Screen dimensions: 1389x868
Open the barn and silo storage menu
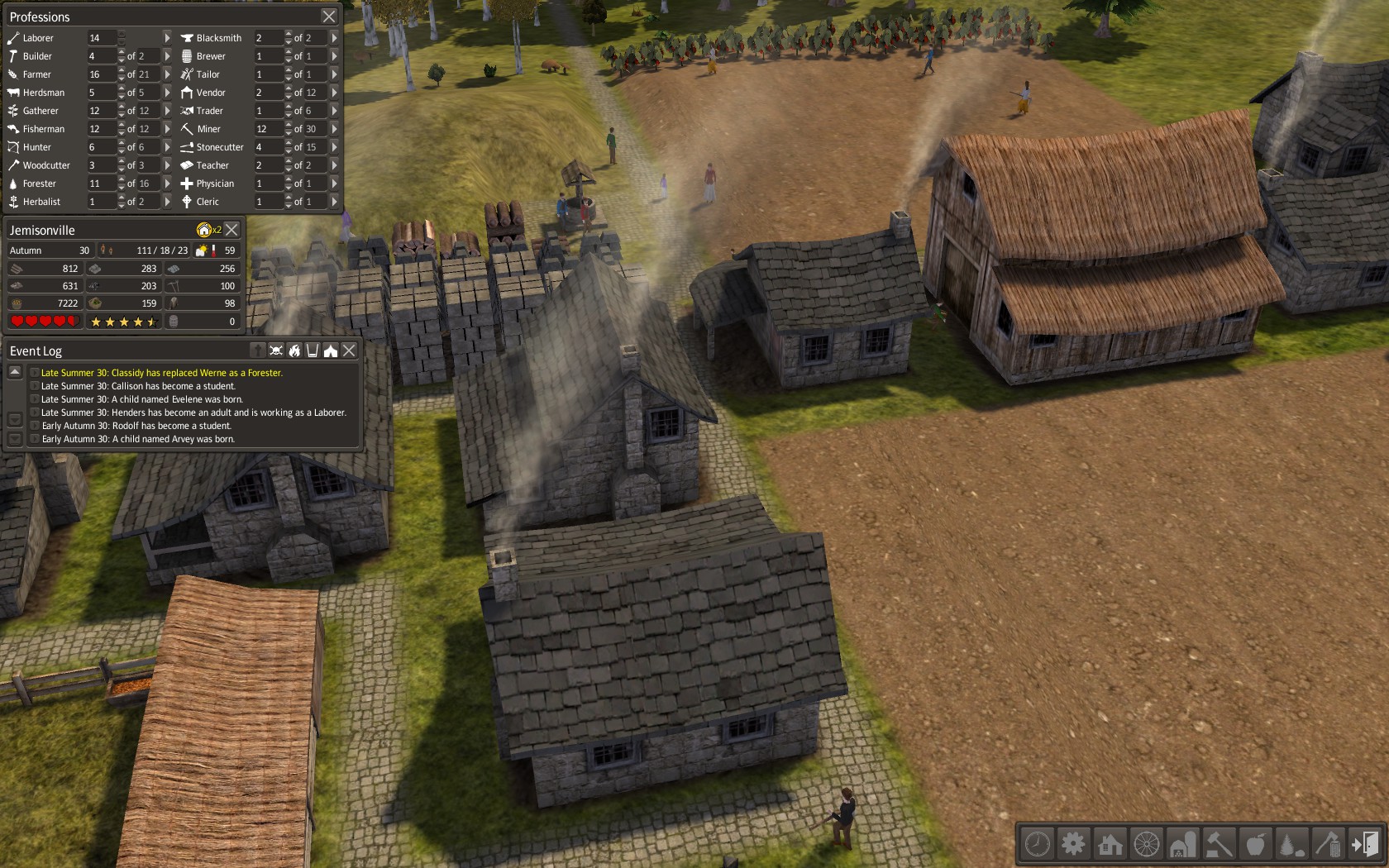(1182, 844)
